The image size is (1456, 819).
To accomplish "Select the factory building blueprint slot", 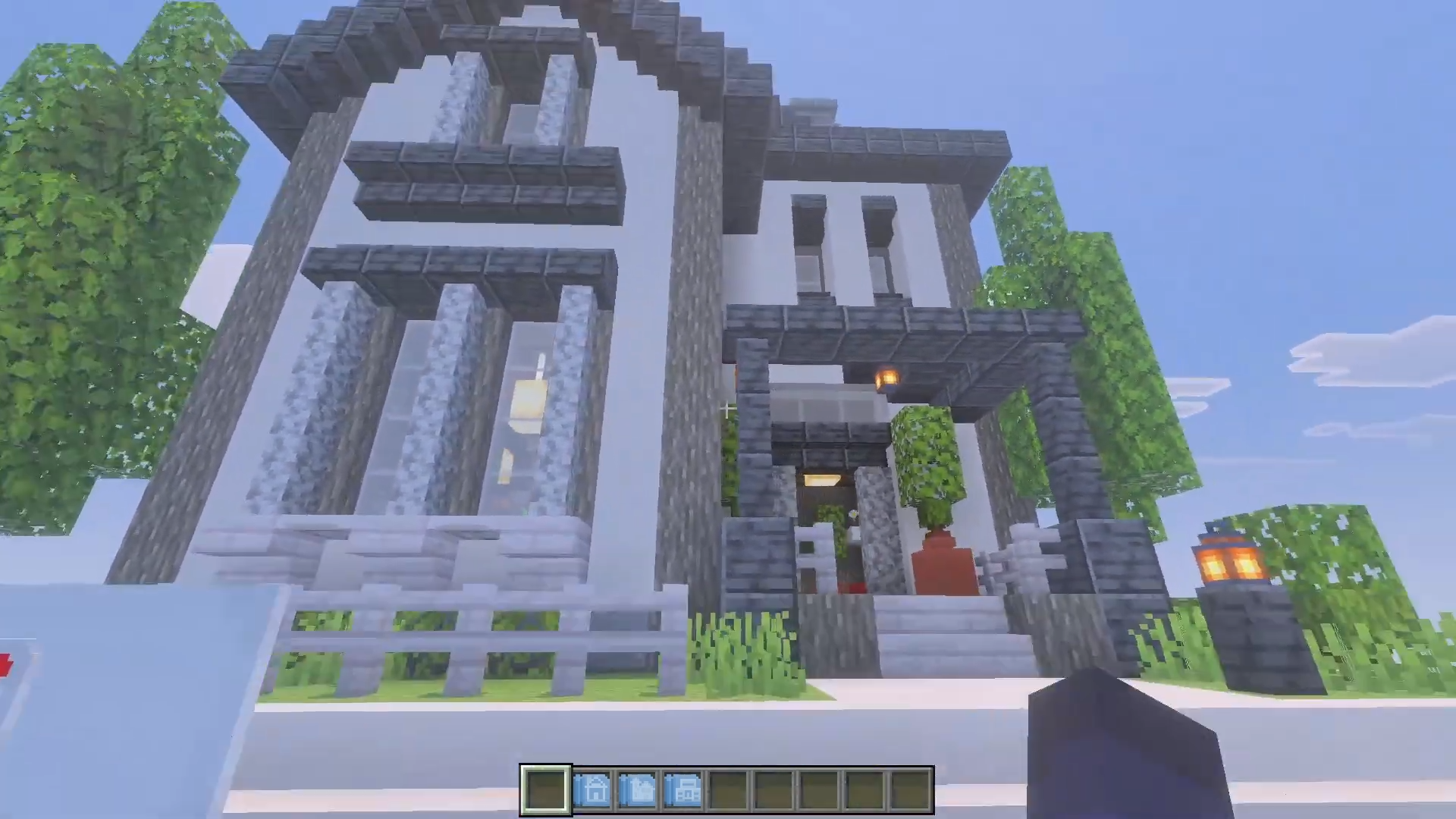I will (x=638, y=790).
